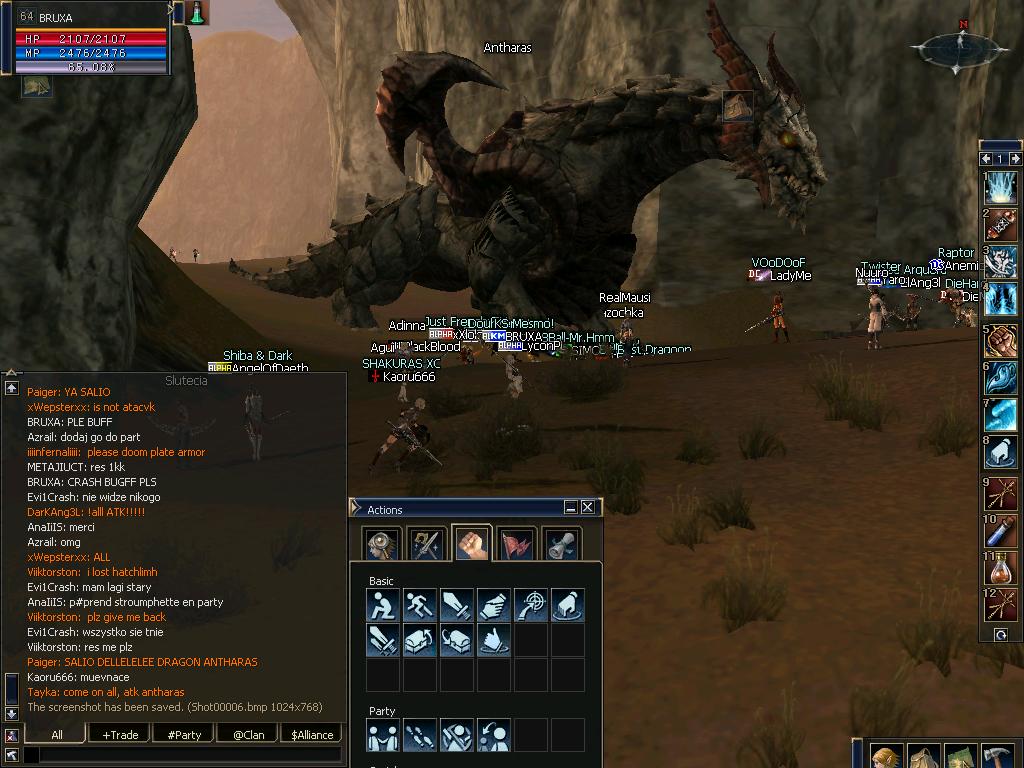Click the chat message input field

coord(190,755)
